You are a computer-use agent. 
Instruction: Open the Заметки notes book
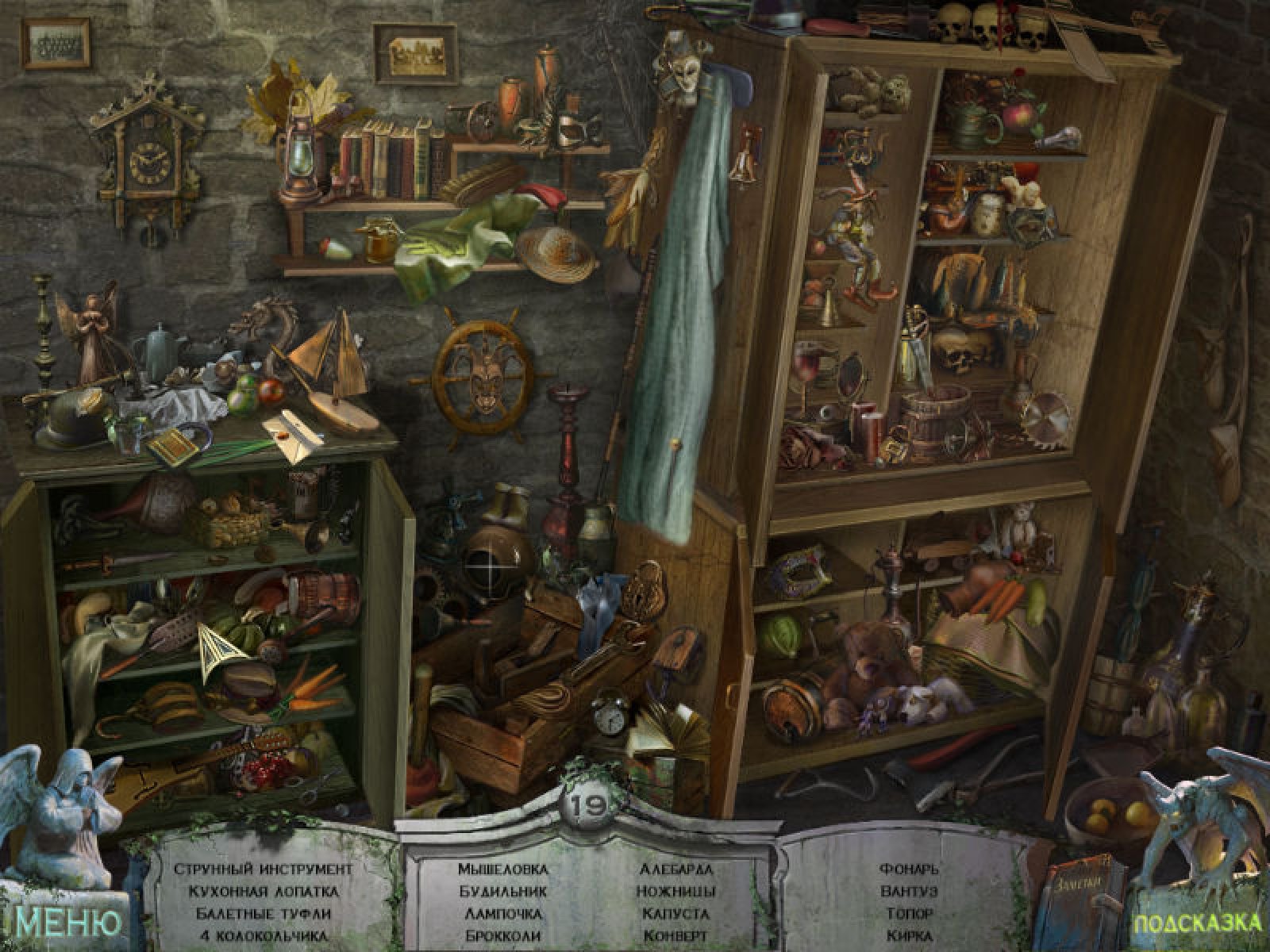tap(1084, 906)
